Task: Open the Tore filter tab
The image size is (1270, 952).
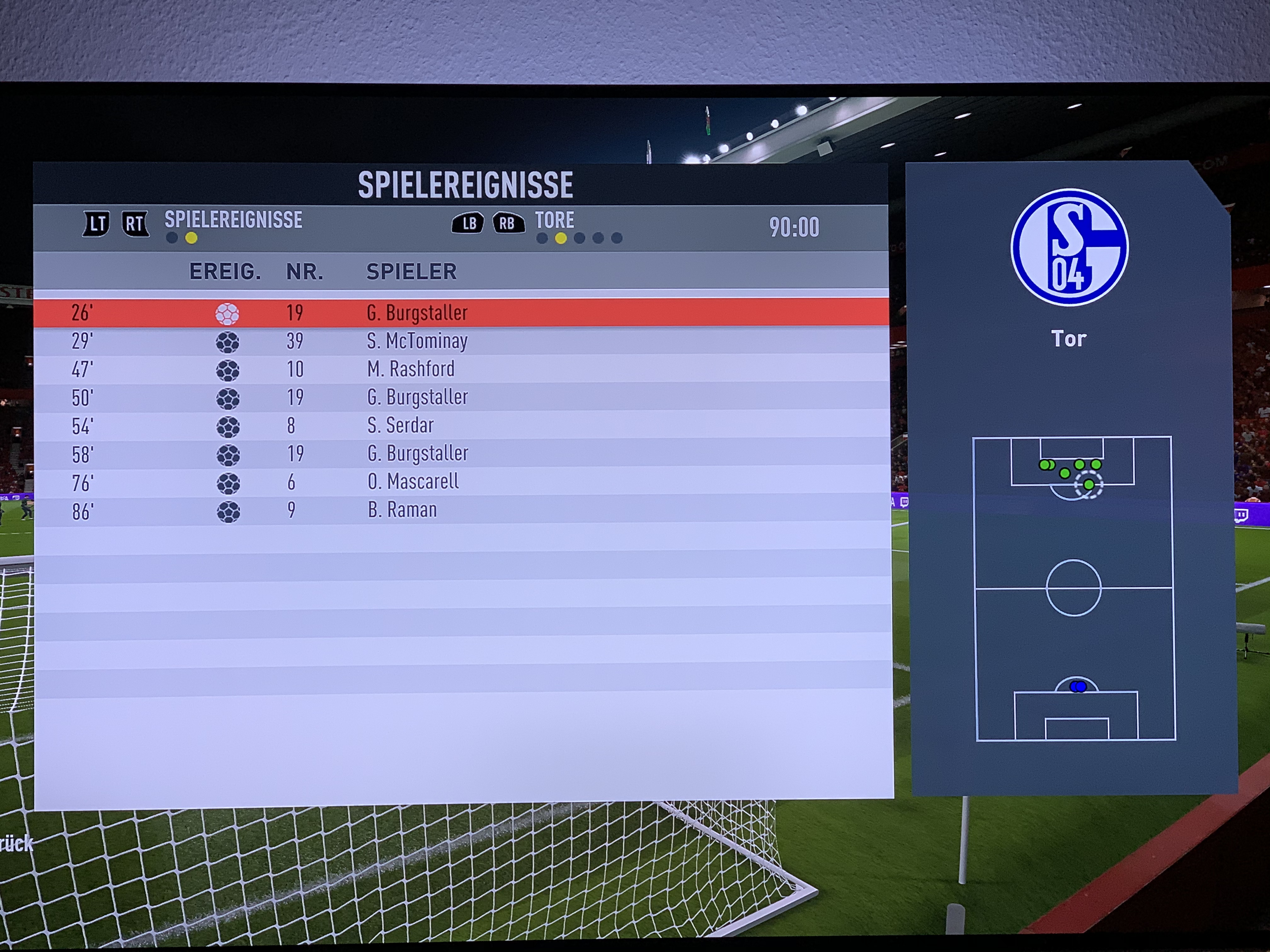Action: click(554, 220)
